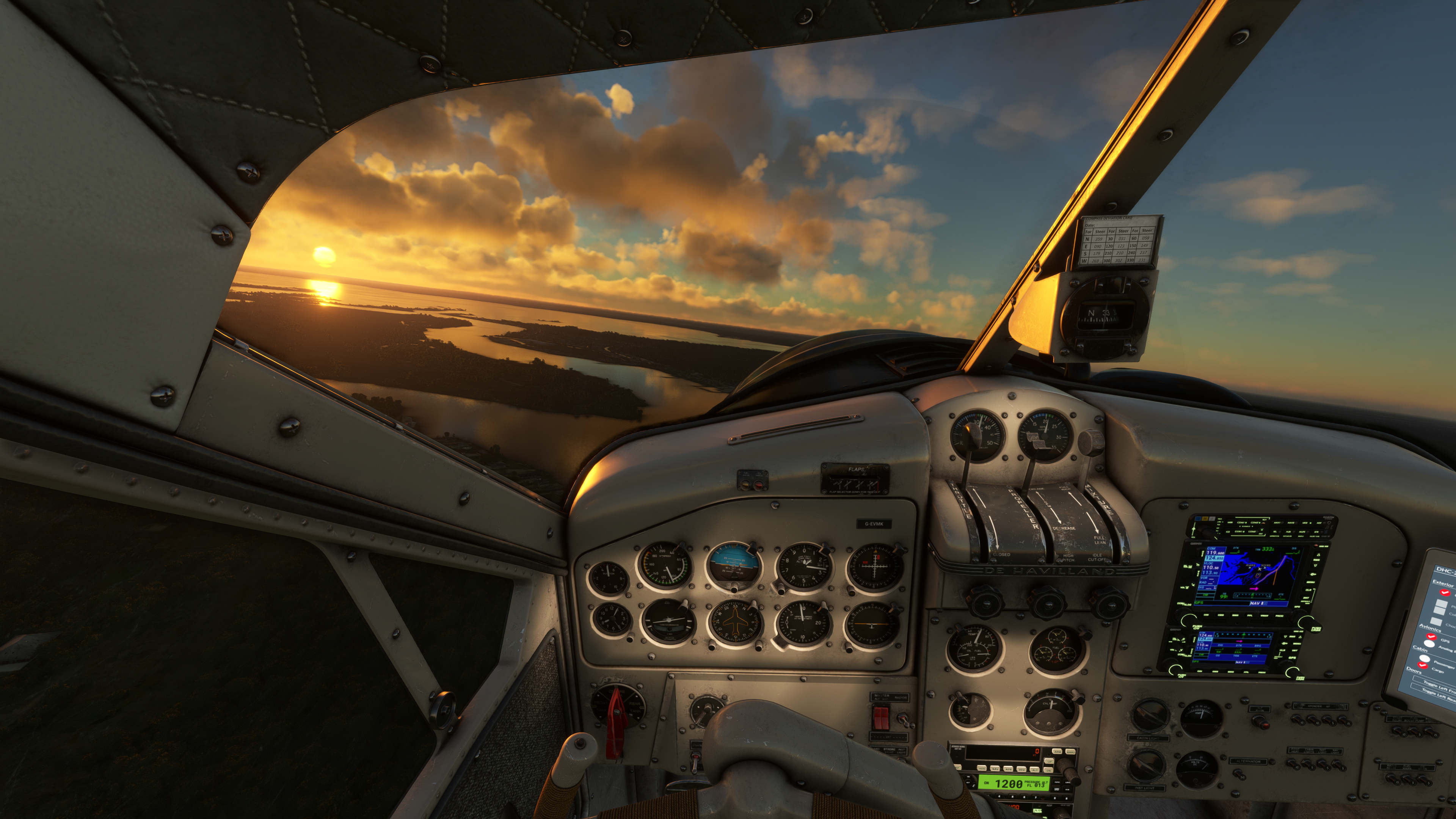
Task: Switch to the NAV 1 page on the GNS 530
Action: pos(1257,603)
